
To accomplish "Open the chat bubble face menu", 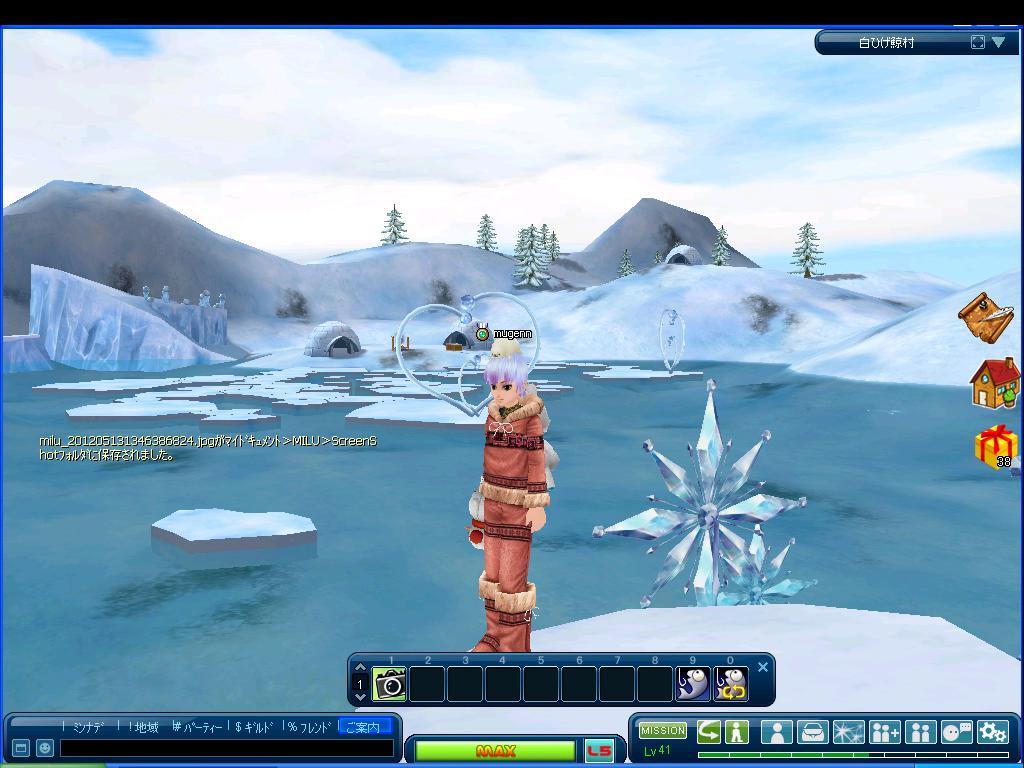I will pyautogui.click(x=957, y=732).
